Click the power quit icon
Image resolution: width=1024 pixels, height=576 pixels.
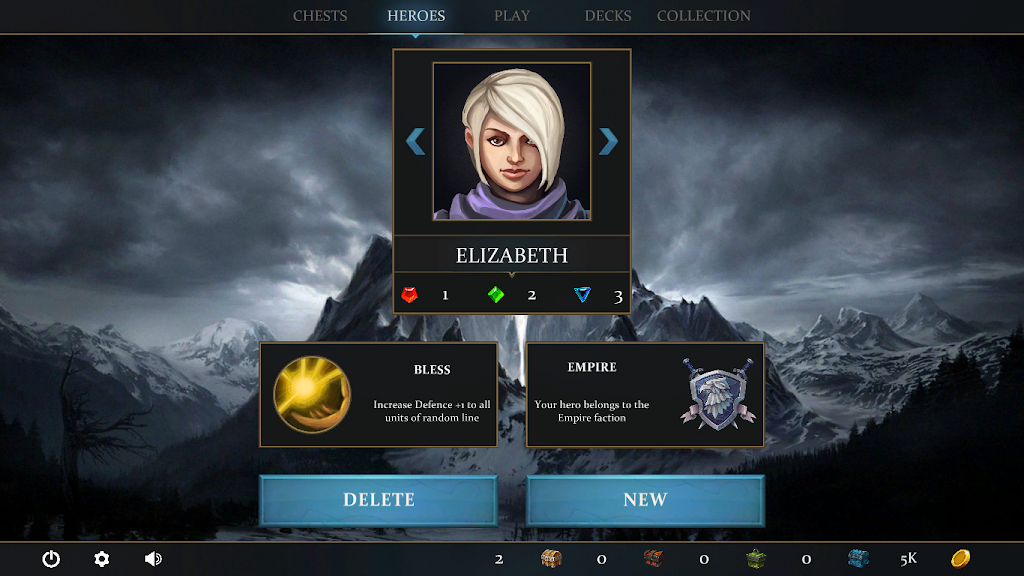pyautogui.click(x=51, y=559)
